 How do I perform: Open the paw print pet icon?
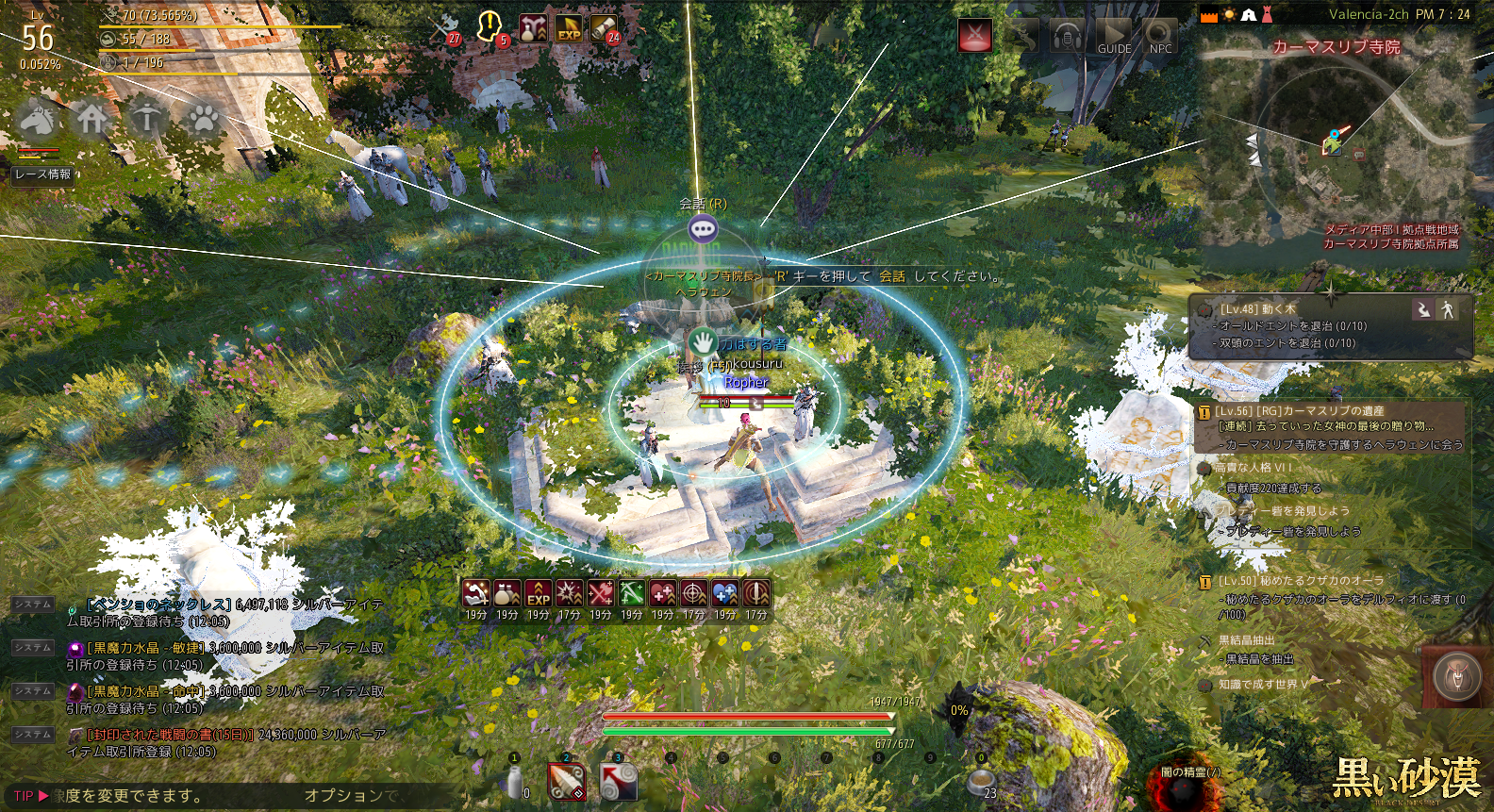[203, 119]
